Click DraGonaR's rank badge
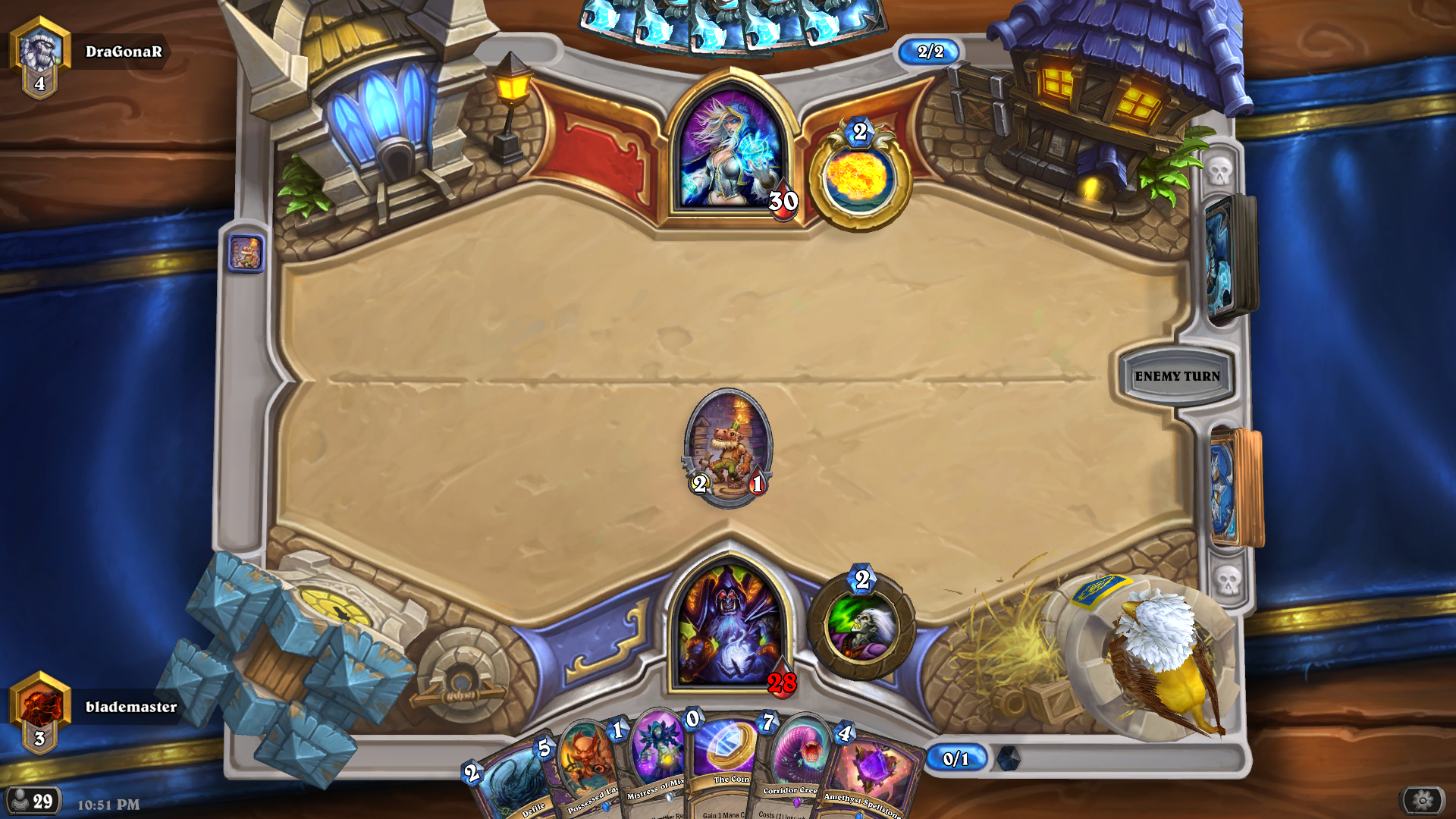This screenshot has width=1456, height=819. pos(40,57)
